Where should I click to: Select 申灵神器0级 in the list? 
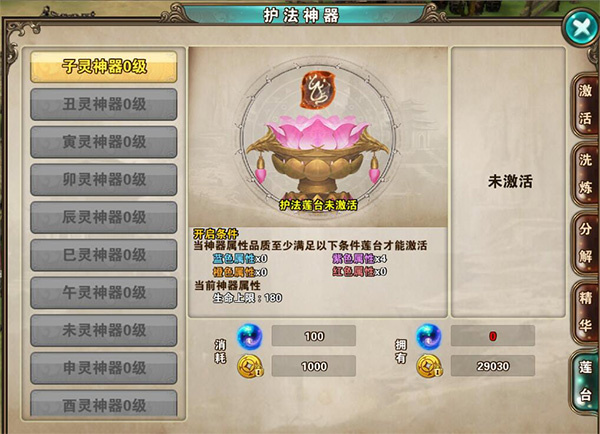[x=104, y=368]
